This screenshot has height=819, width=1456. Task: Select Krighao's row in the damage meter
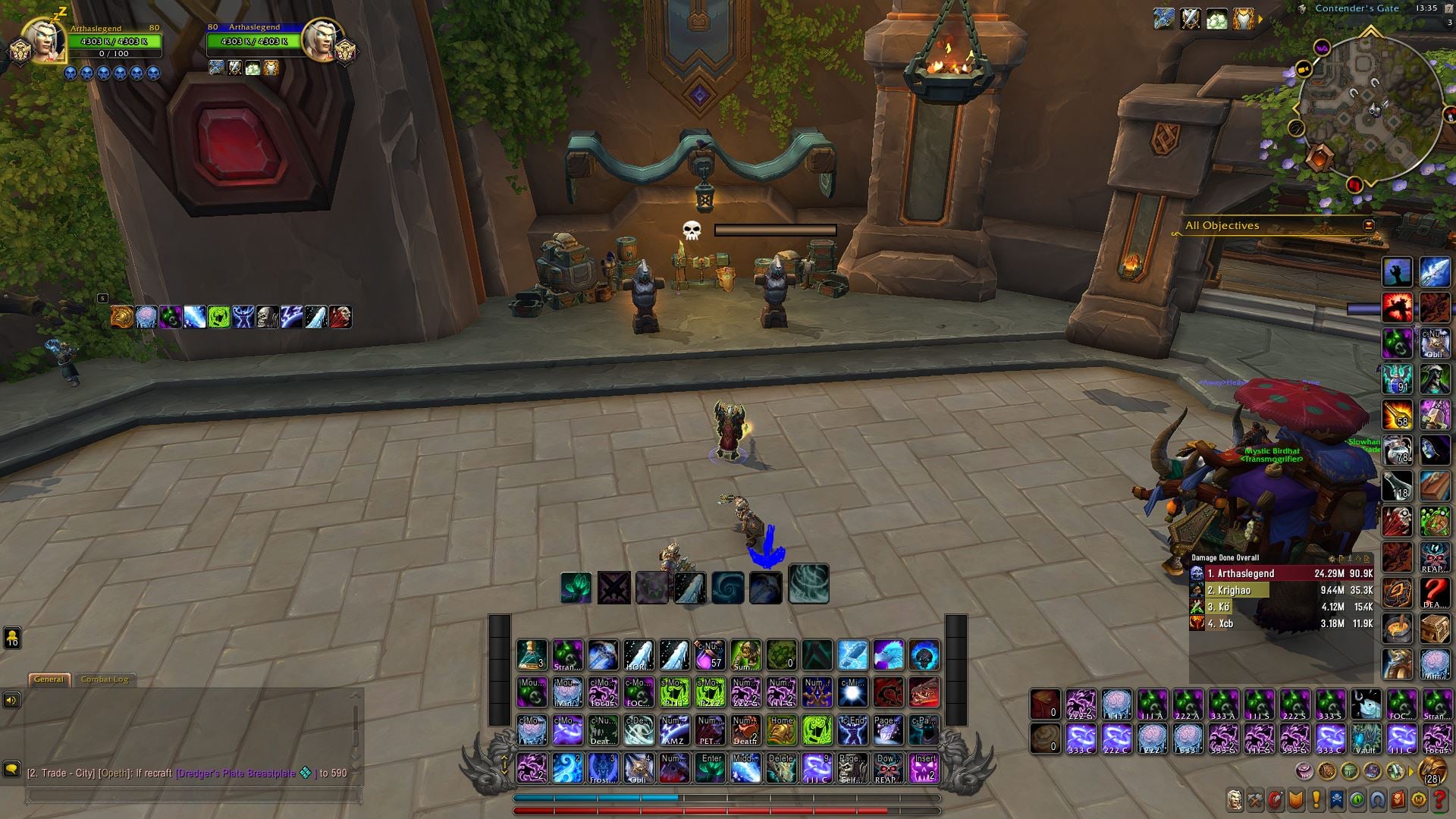tap(1282, 590)
